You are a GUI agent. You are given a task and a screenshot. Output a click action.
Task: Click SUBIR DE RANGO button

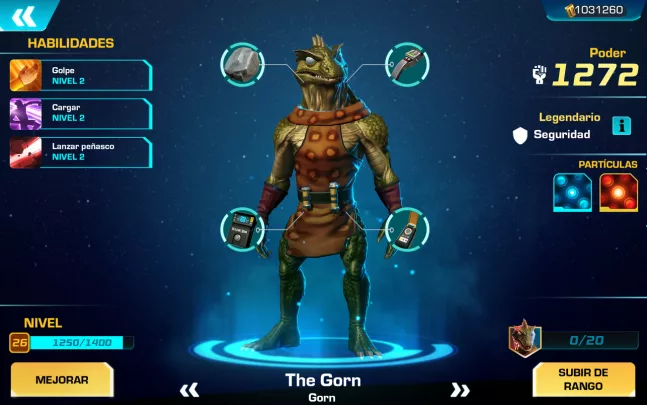click(583, 380)
